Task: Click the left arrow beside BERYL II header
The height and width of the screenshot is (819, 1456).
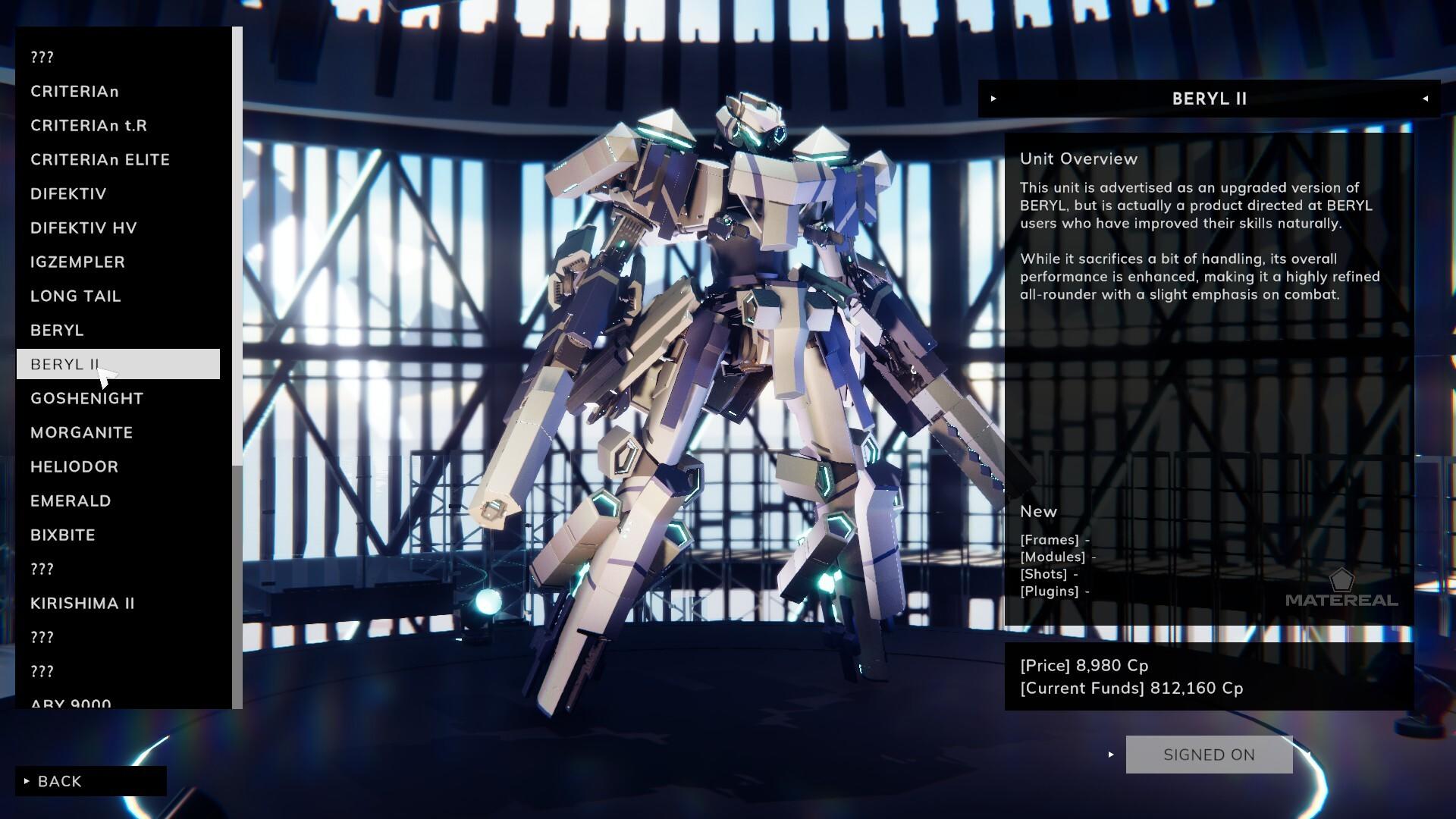Action: (1426, 99)
